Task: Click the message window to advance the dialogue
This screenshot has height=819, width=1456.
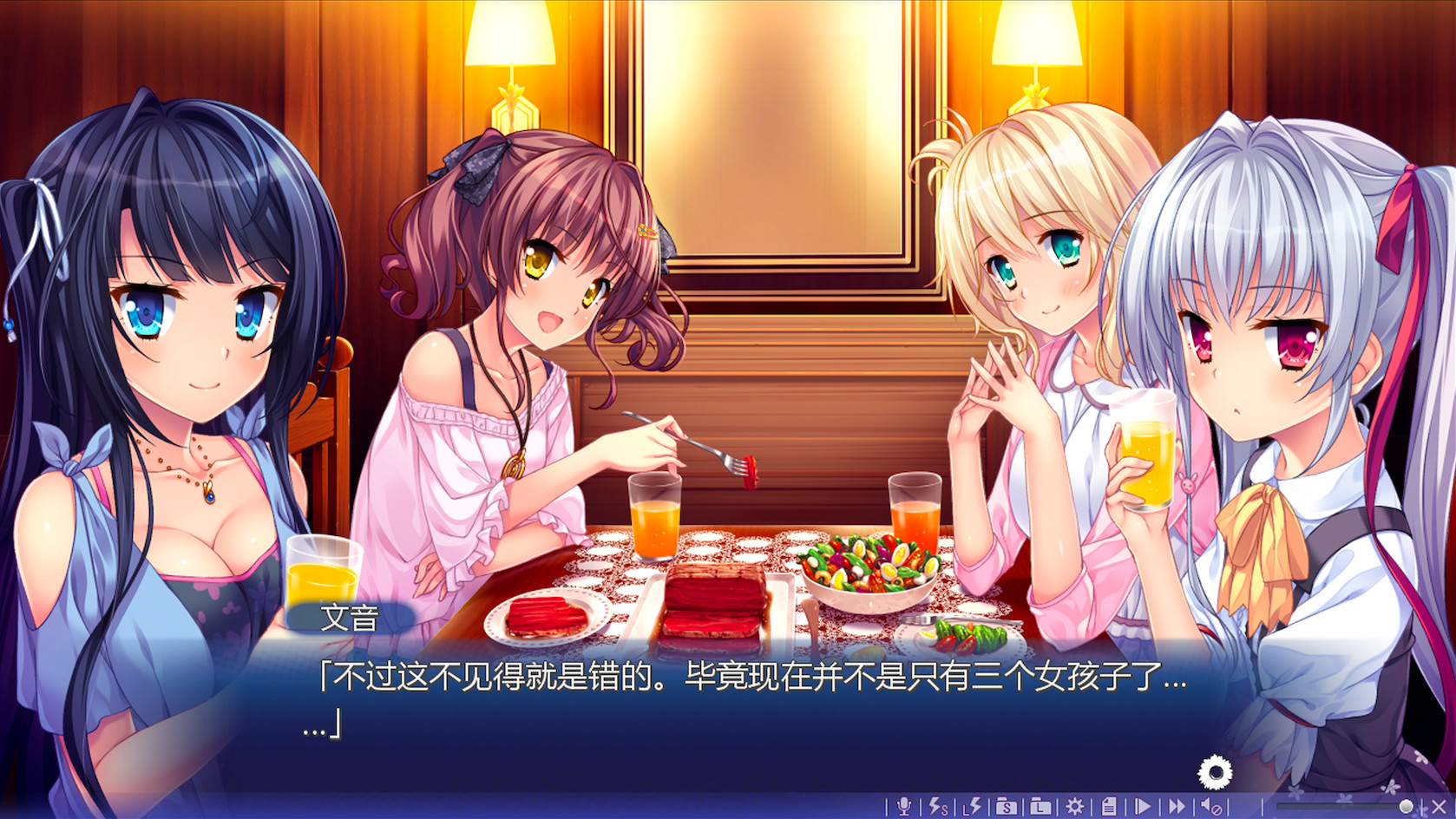Action: 738,703
